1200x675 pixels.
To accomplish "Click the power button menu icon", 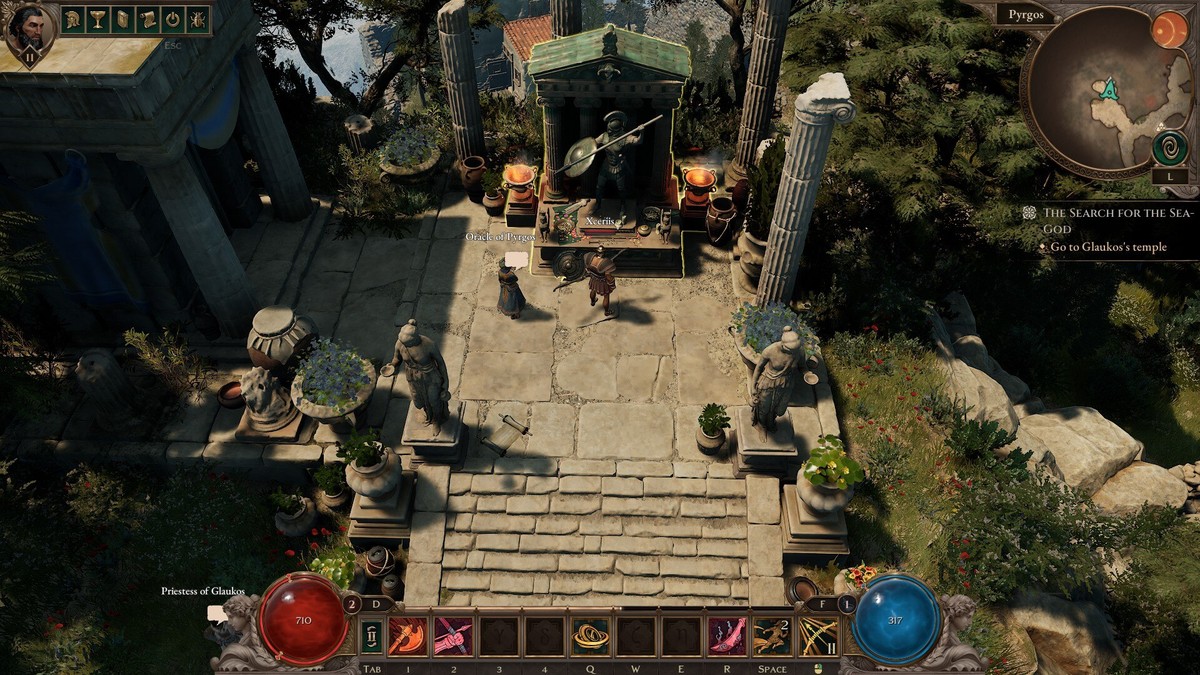I will (173, 19).
